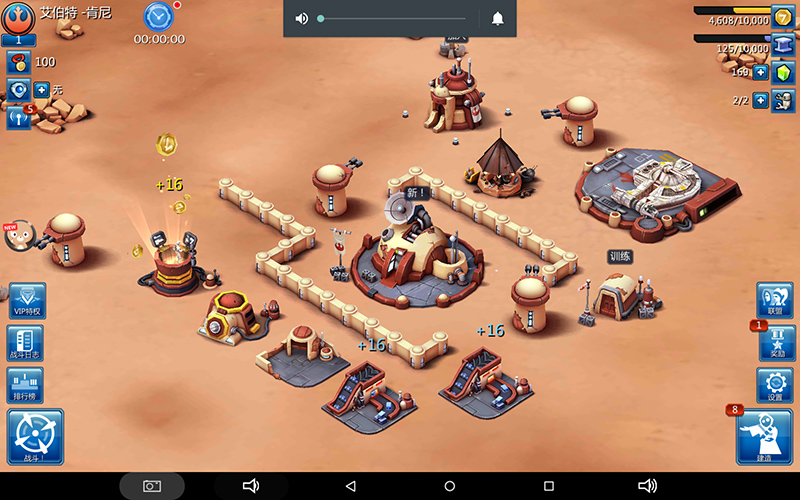Start a battle with the 战斗 button

[35, 437]
